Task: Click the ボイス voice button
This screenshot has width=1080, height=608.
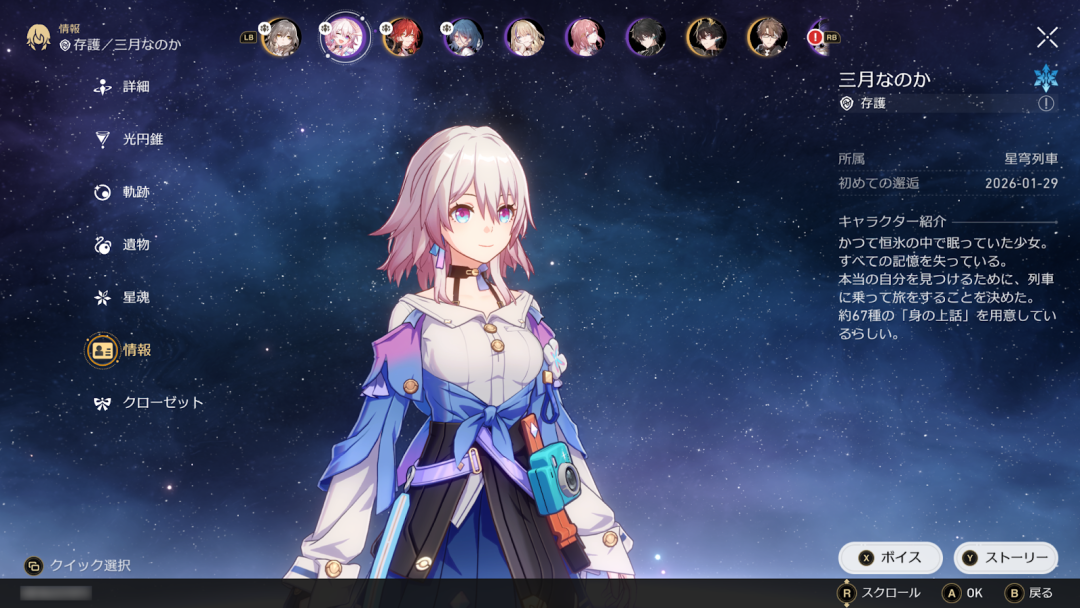Action: 890,558
